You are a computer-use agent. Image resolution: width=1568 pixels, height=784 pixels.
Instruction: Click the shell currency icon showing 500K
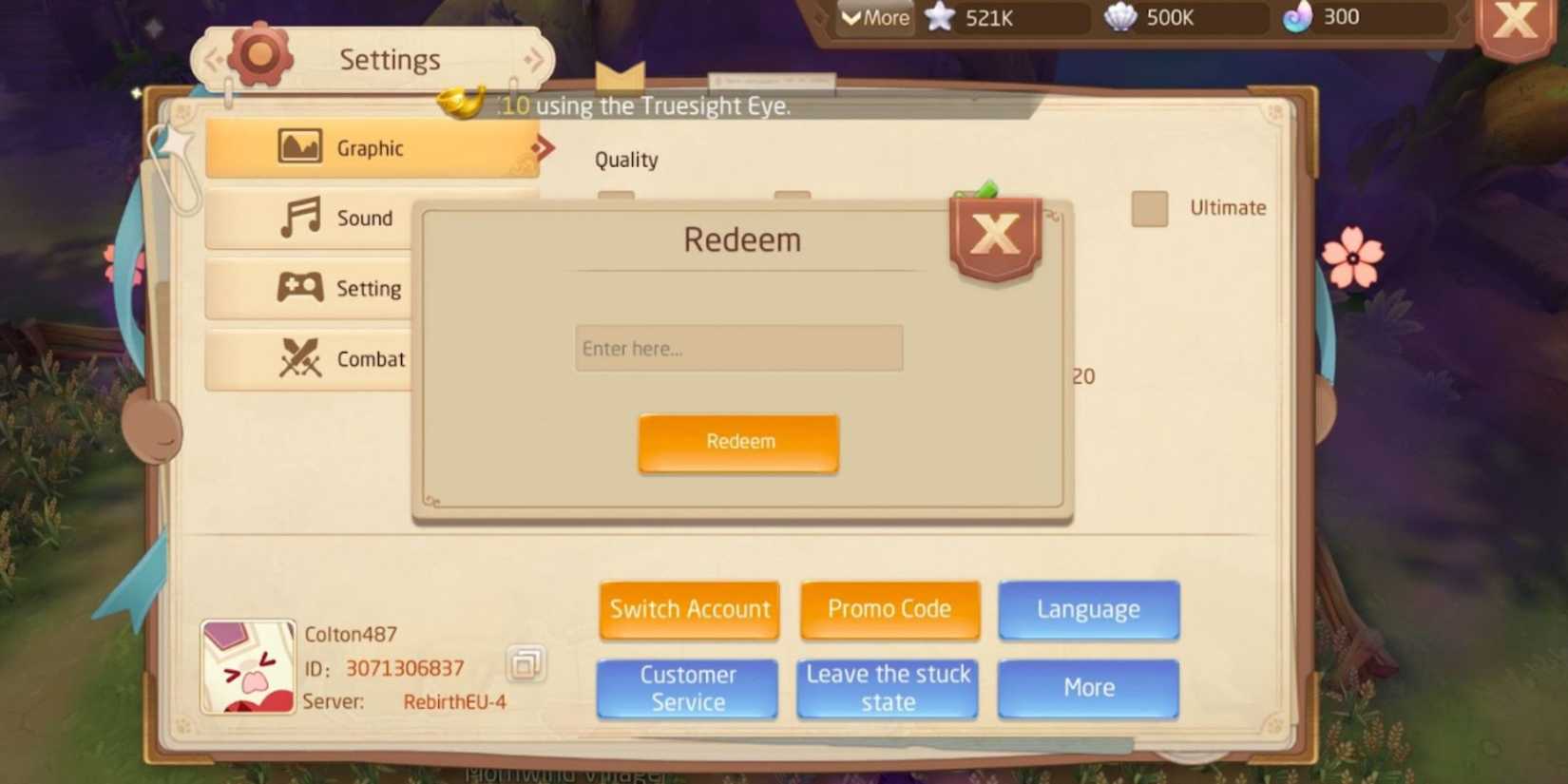coord(1119,17)
